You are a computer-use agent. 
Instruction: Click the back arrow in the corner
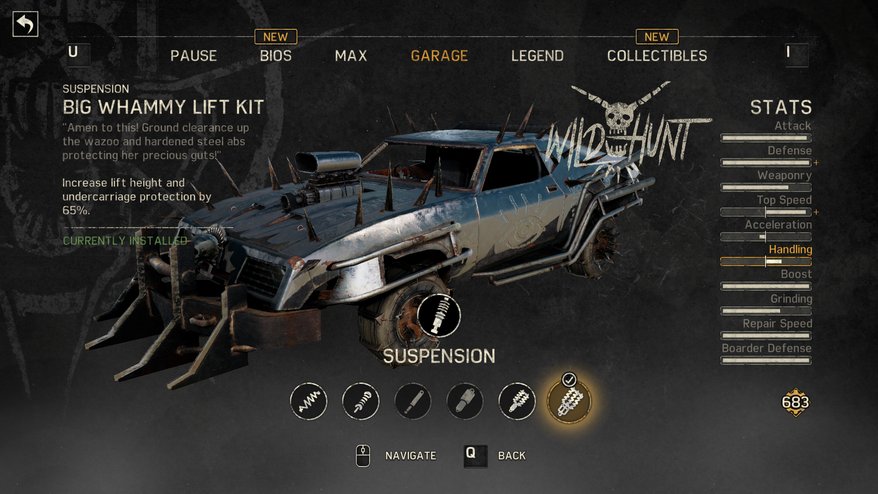pos(25,23)
